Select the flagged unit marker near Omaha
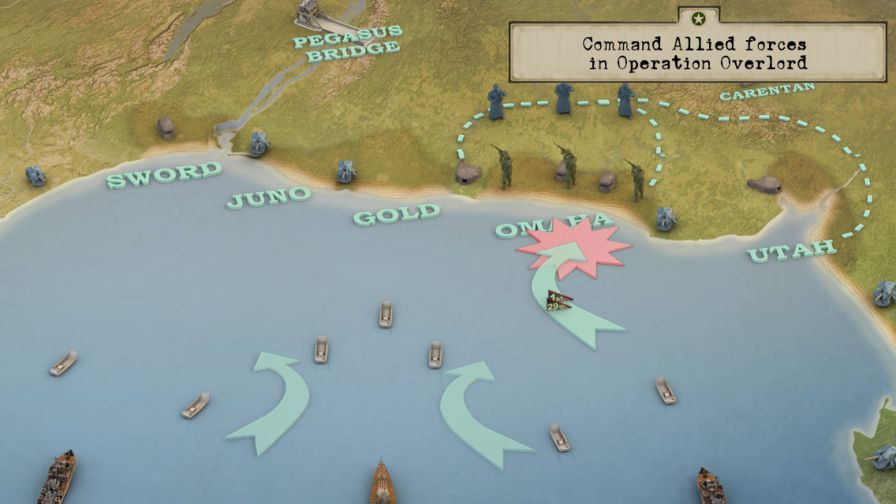 point(557,301)
